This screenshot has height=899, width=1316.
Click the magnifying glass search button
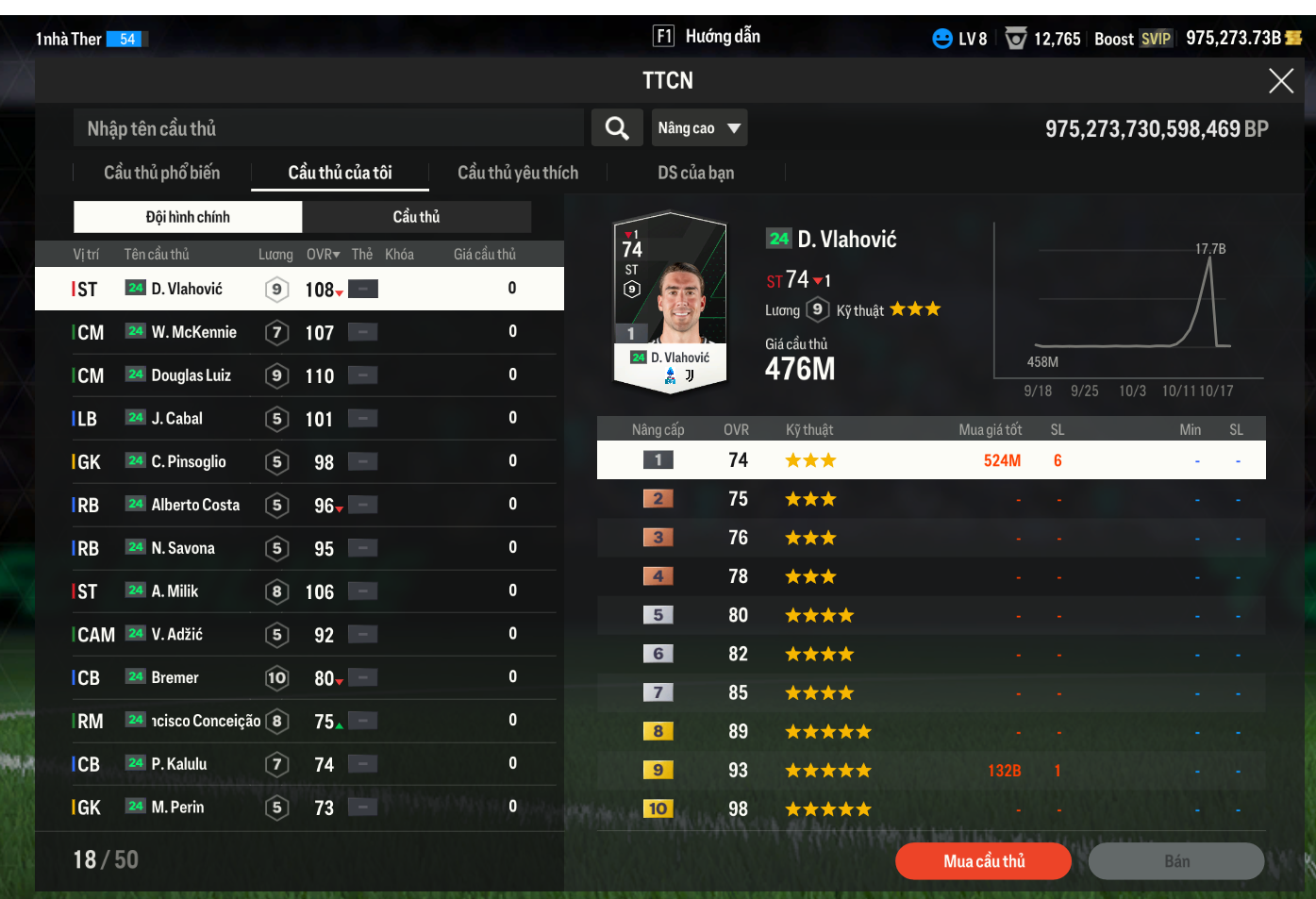tap(617, 128)
